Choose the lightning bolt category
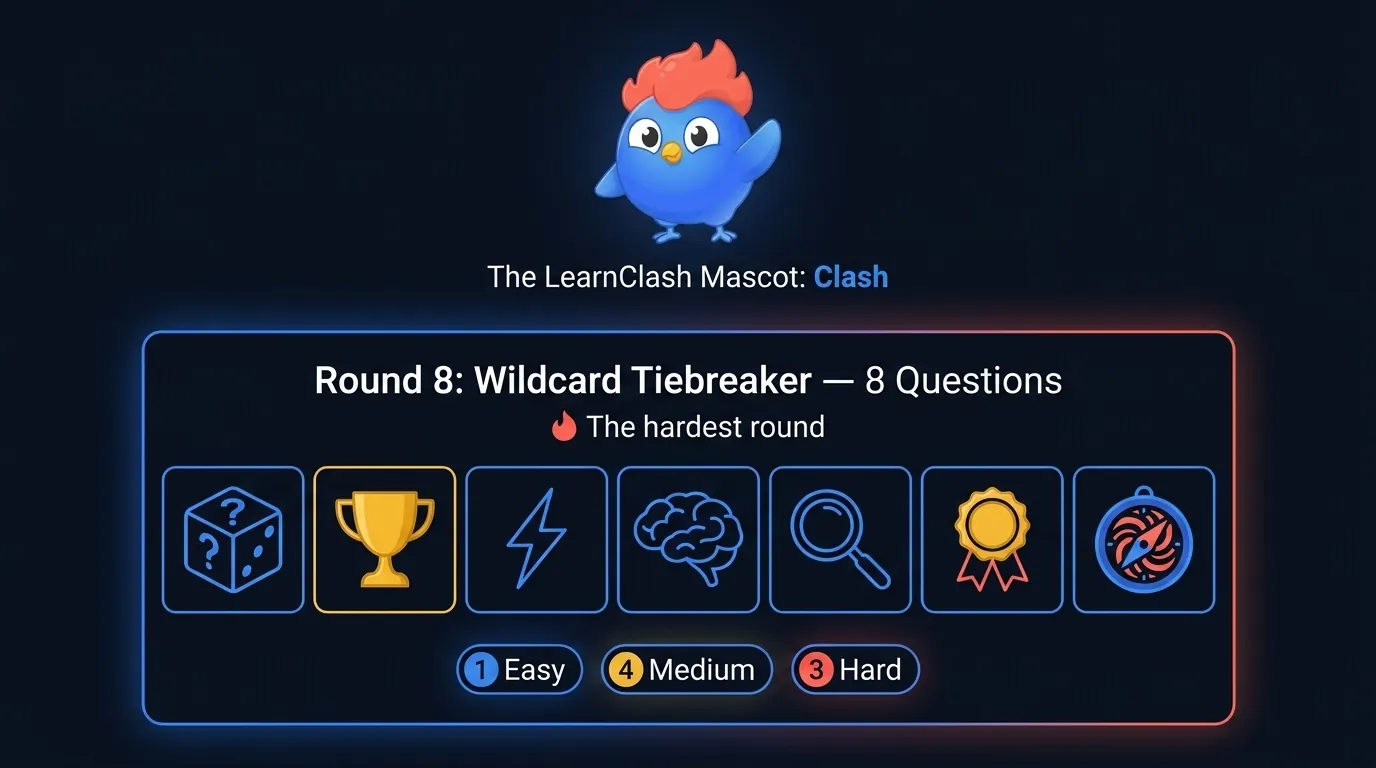The image size is (1376, 768). click(x=536, y=539)
